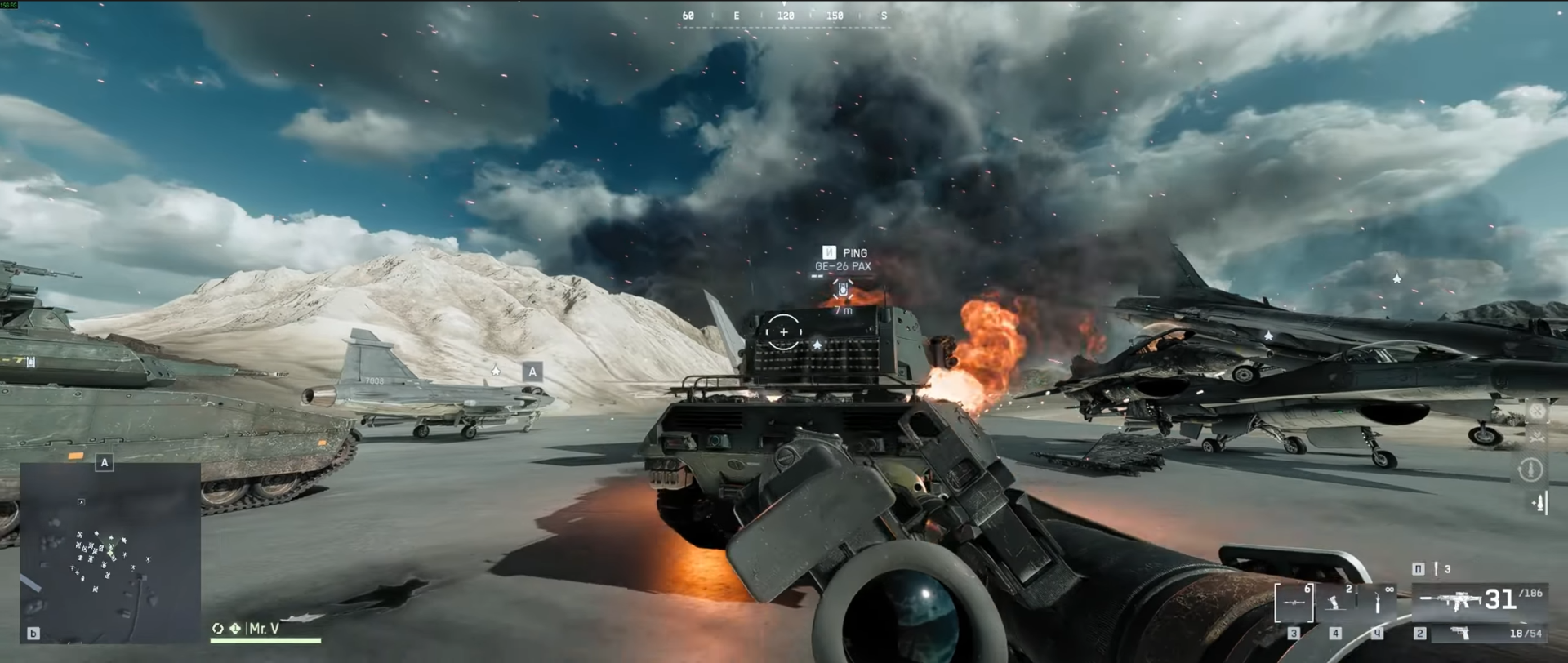Click the Mr. V squad name tag
Screen dimensions: 1568x663
pyautogui.click(x=264, y=628)
